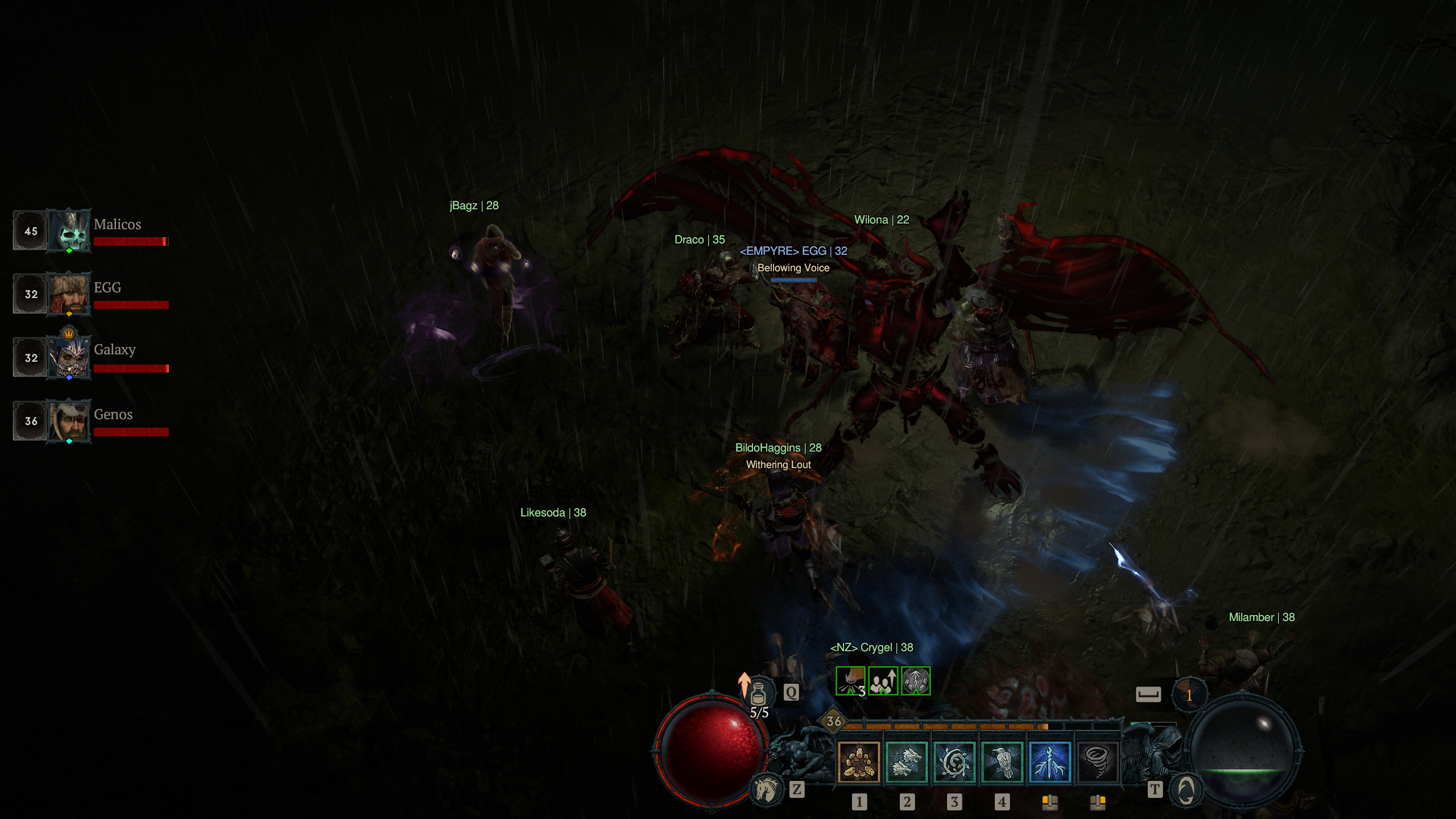Cast the thorny vine ring skill
This screenshot has width=1456, height=819.
pyautogui.click(x=954, y=762)
